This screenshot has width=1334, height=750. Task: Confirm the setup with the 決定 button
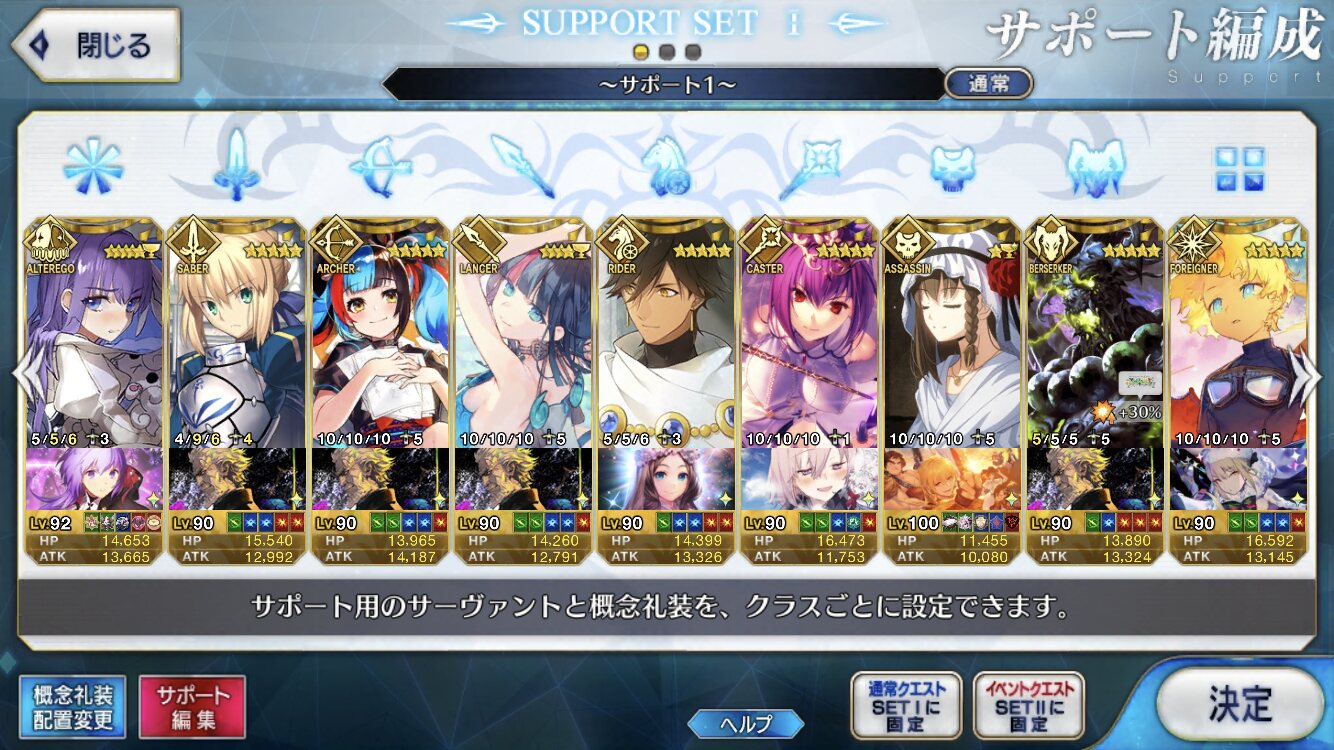click(1240, 703)
